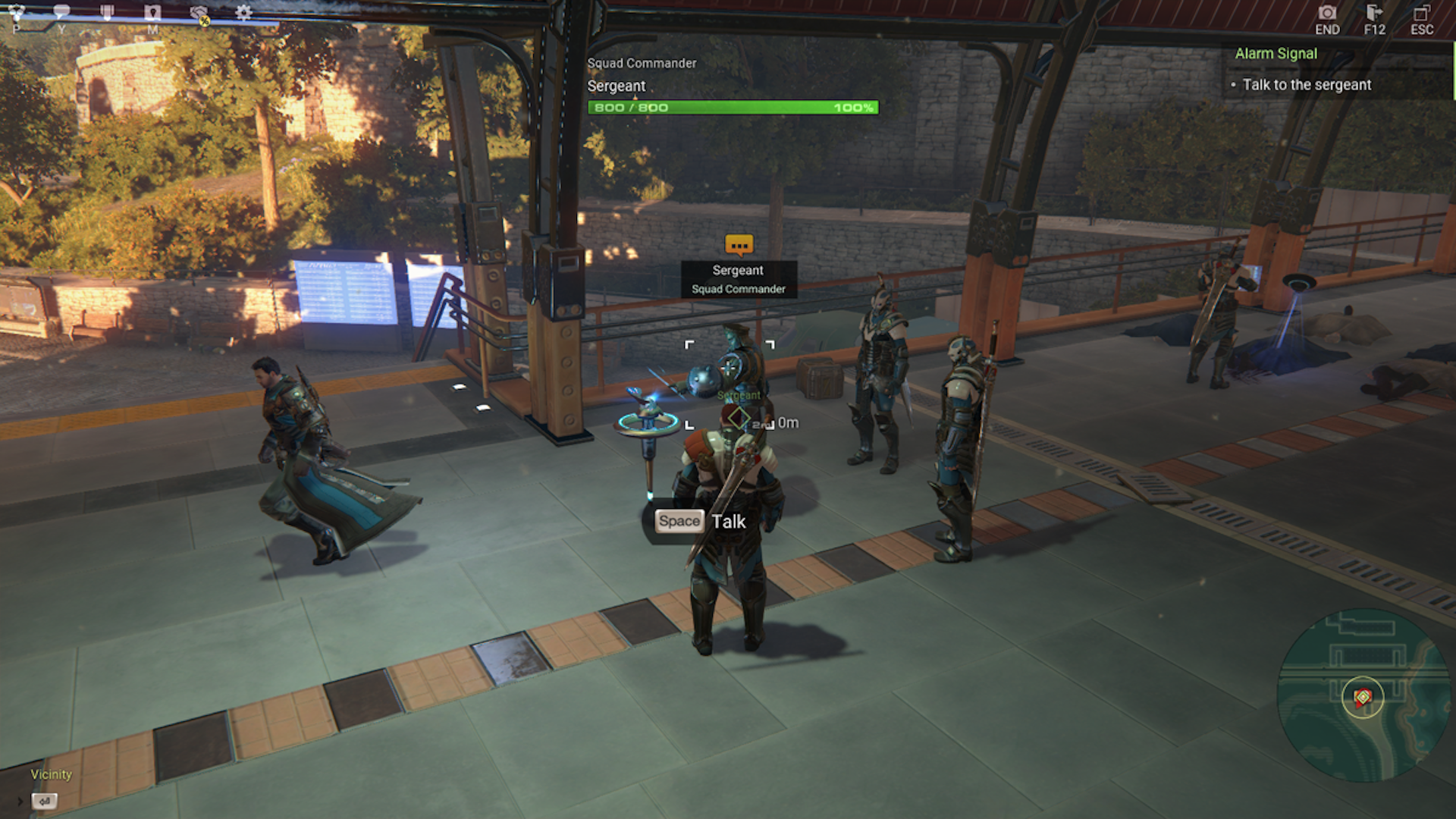Click the banner icon in the top toolbar
The height and width of the screenshot is (819, 1456).
pyautogui.click(x=108, y=10)
